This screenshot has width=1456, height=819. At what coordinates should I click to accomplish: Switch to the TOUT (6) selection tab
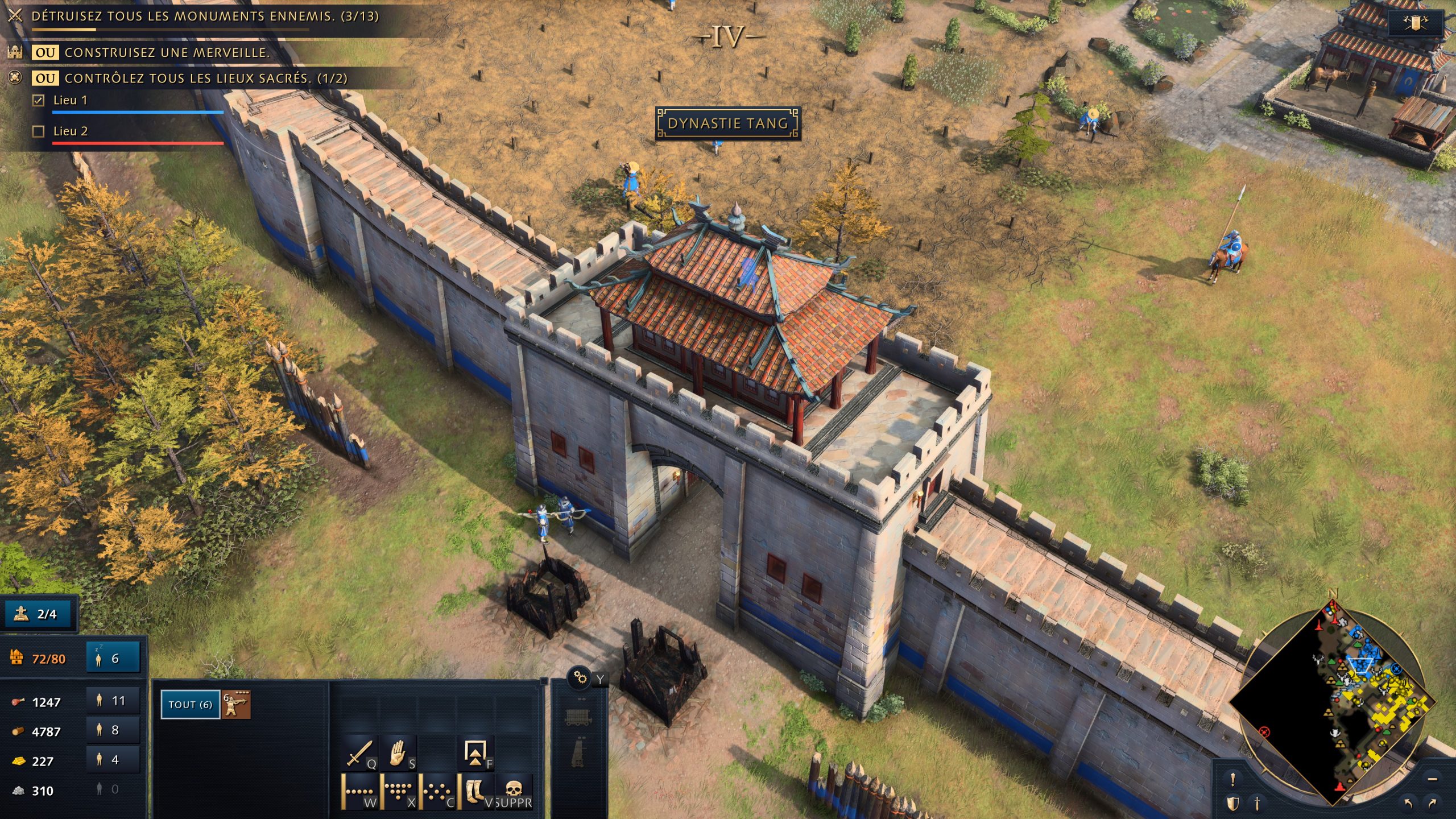point(191,703)
